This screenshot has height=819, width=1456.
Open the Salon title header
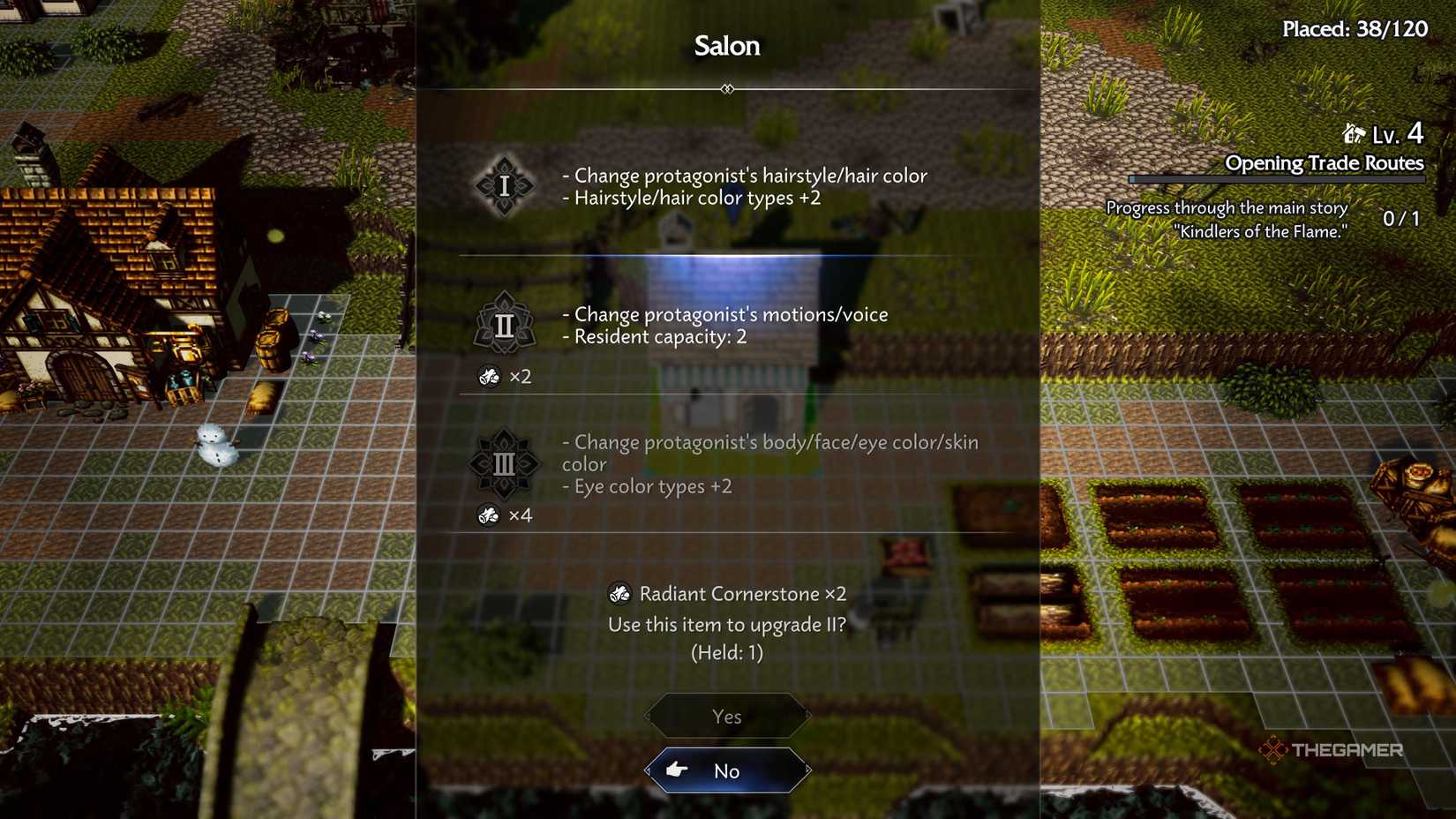726,46
